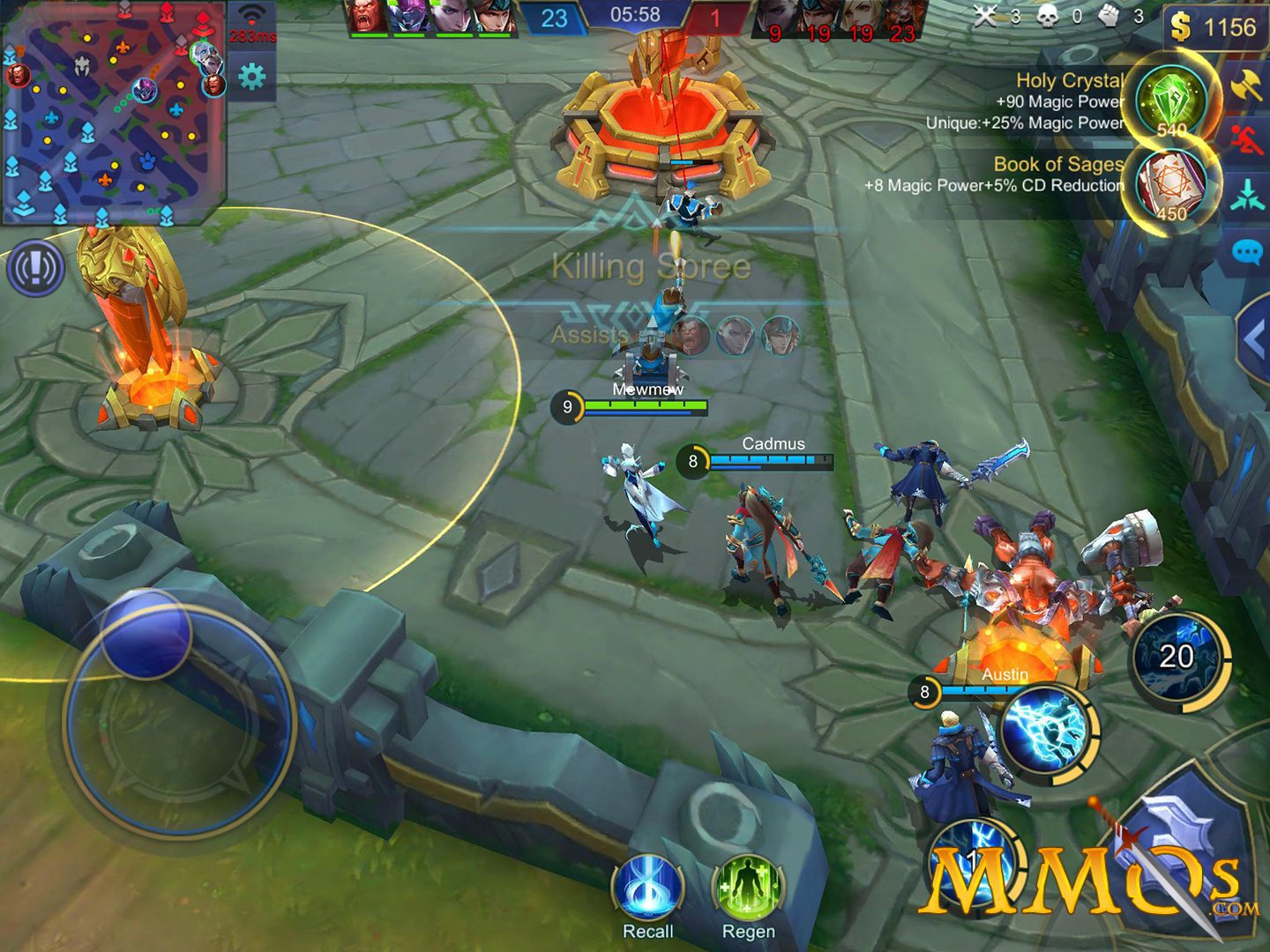1270x952 pixels.
Task: Tap the exclamation alert signal button
Action: click(35, 268)
